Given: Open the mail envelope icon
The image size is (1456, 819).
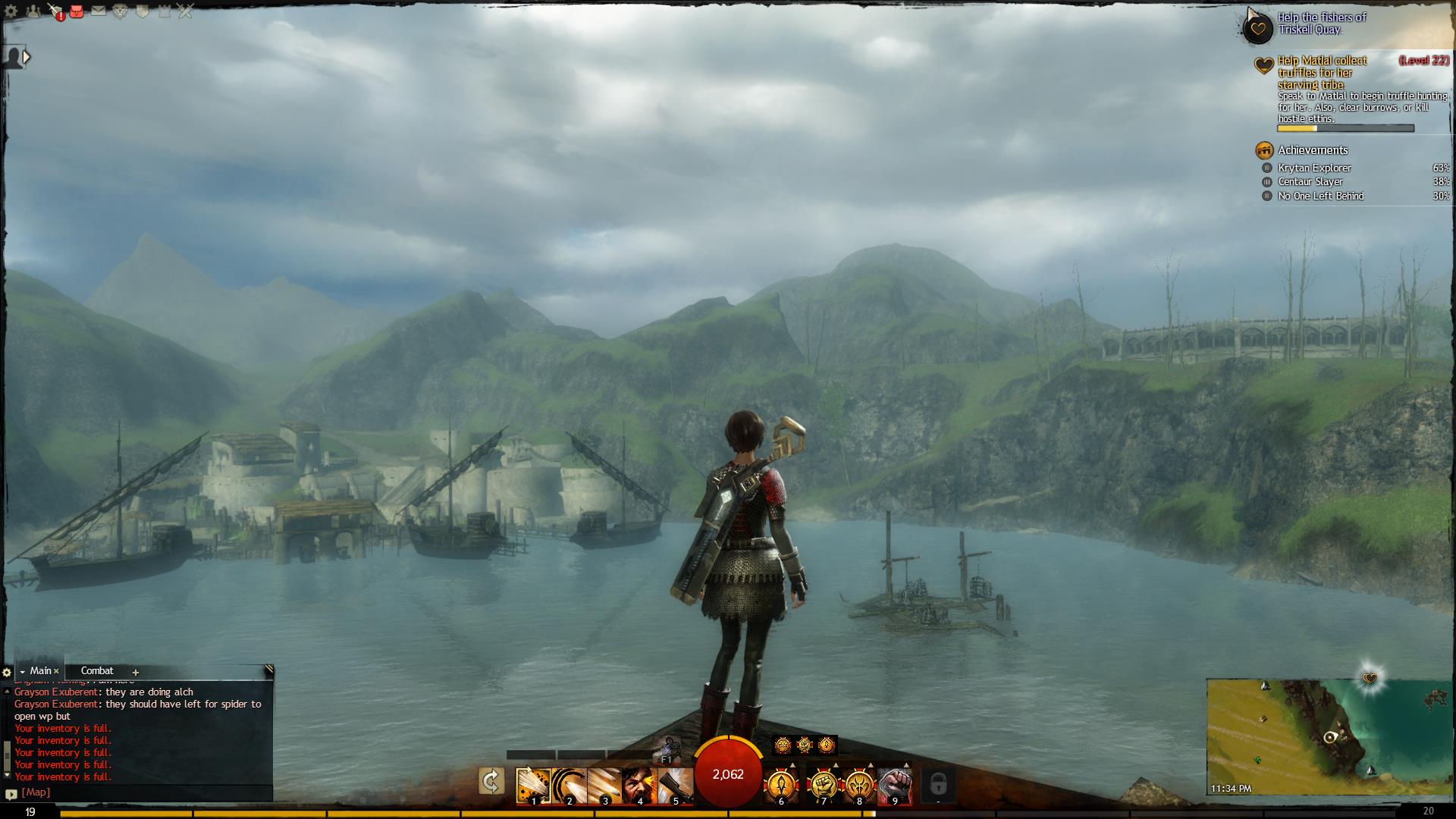Looking at the screenshot, I should [x=99, y=11].
